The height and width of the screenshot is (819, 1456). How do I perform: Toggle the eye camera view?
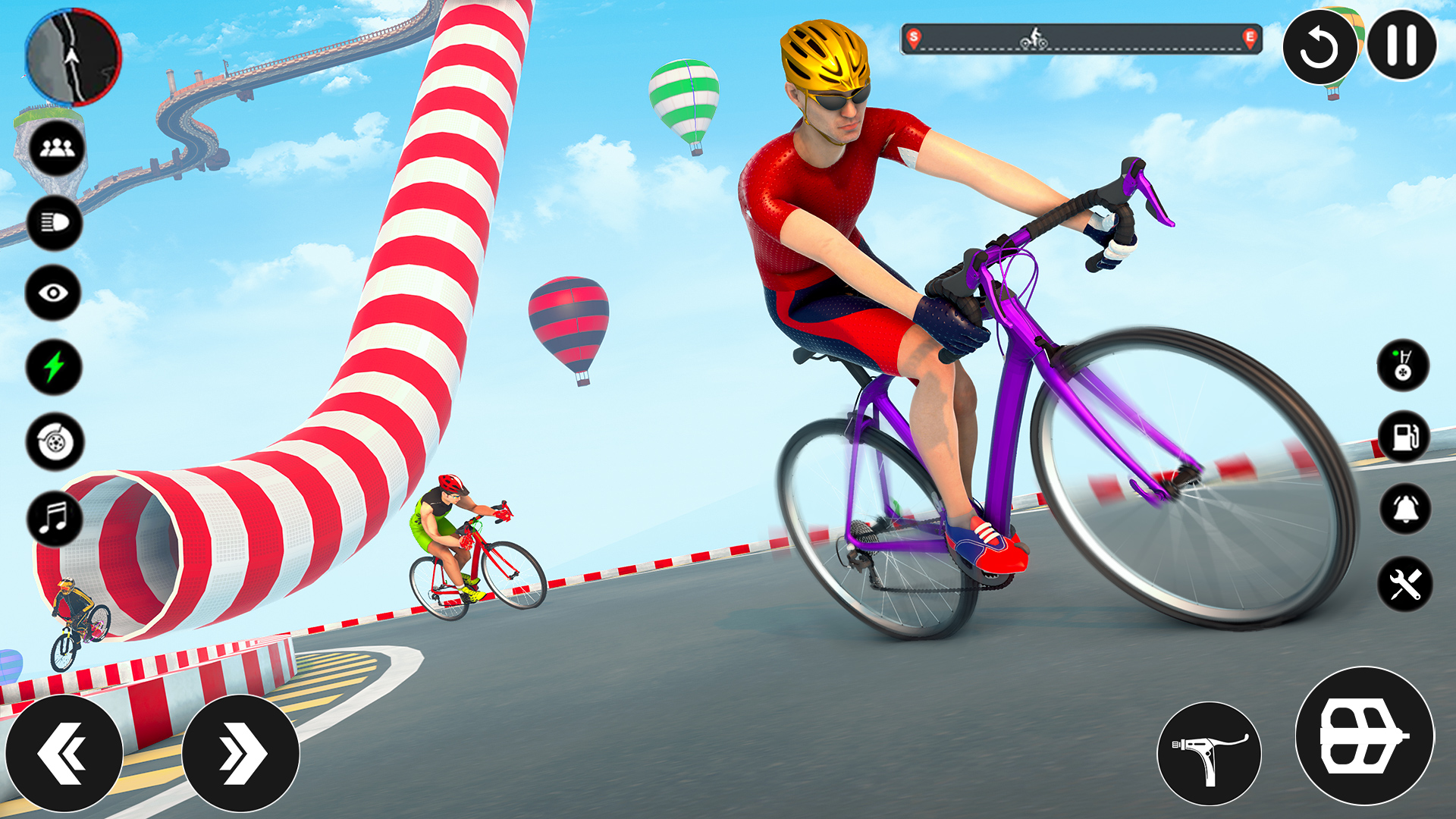point(52,292)
